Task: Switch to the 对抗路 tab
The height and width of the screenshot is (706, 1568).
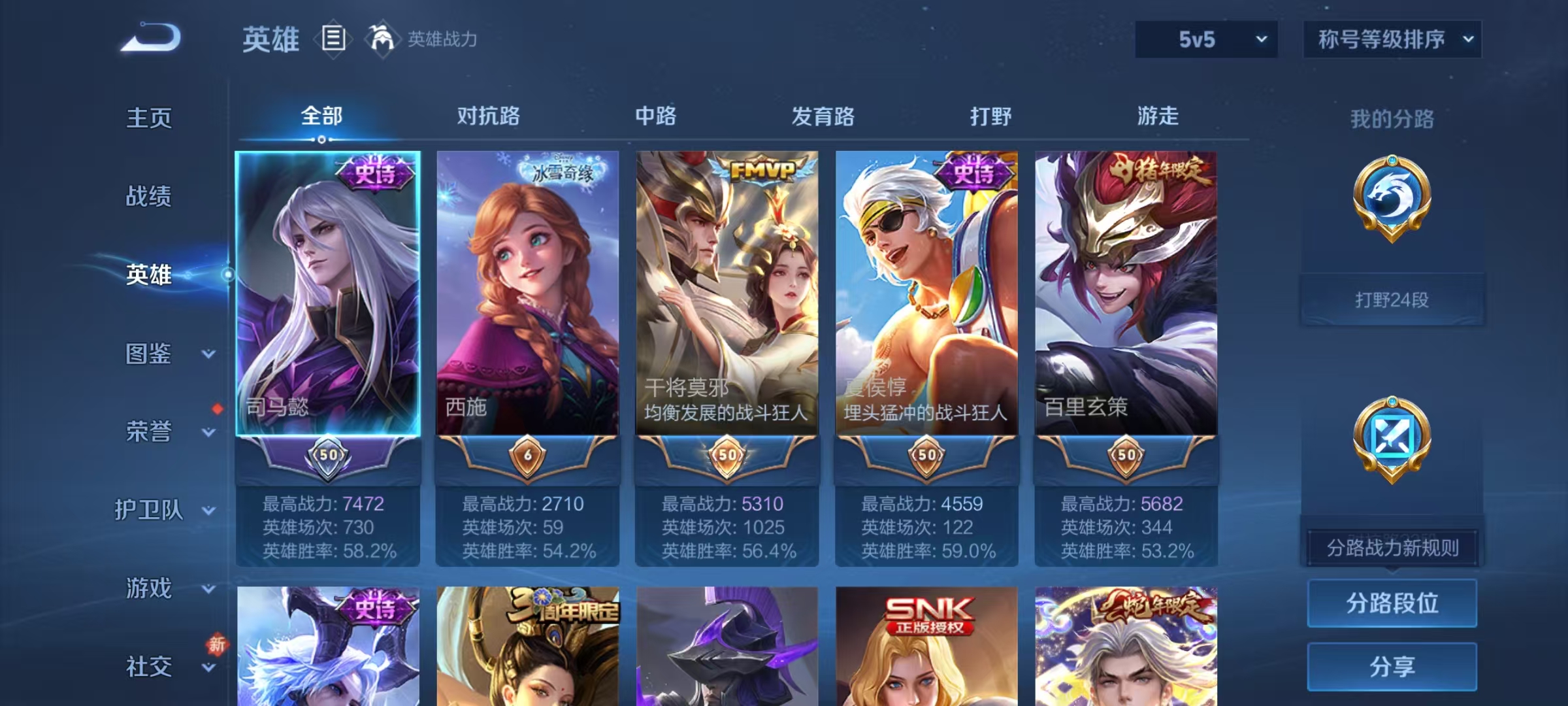Action: (488, 116)
